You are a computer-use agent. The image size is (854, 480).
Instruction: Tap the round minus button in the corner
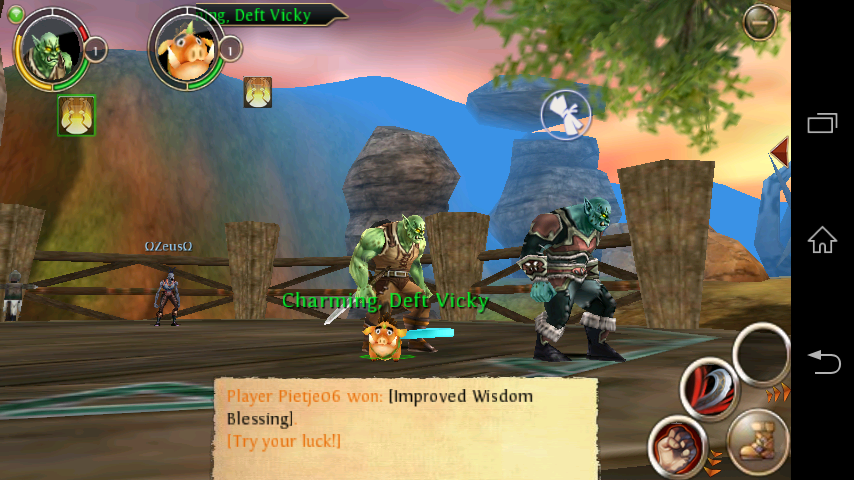pos(760,22)
